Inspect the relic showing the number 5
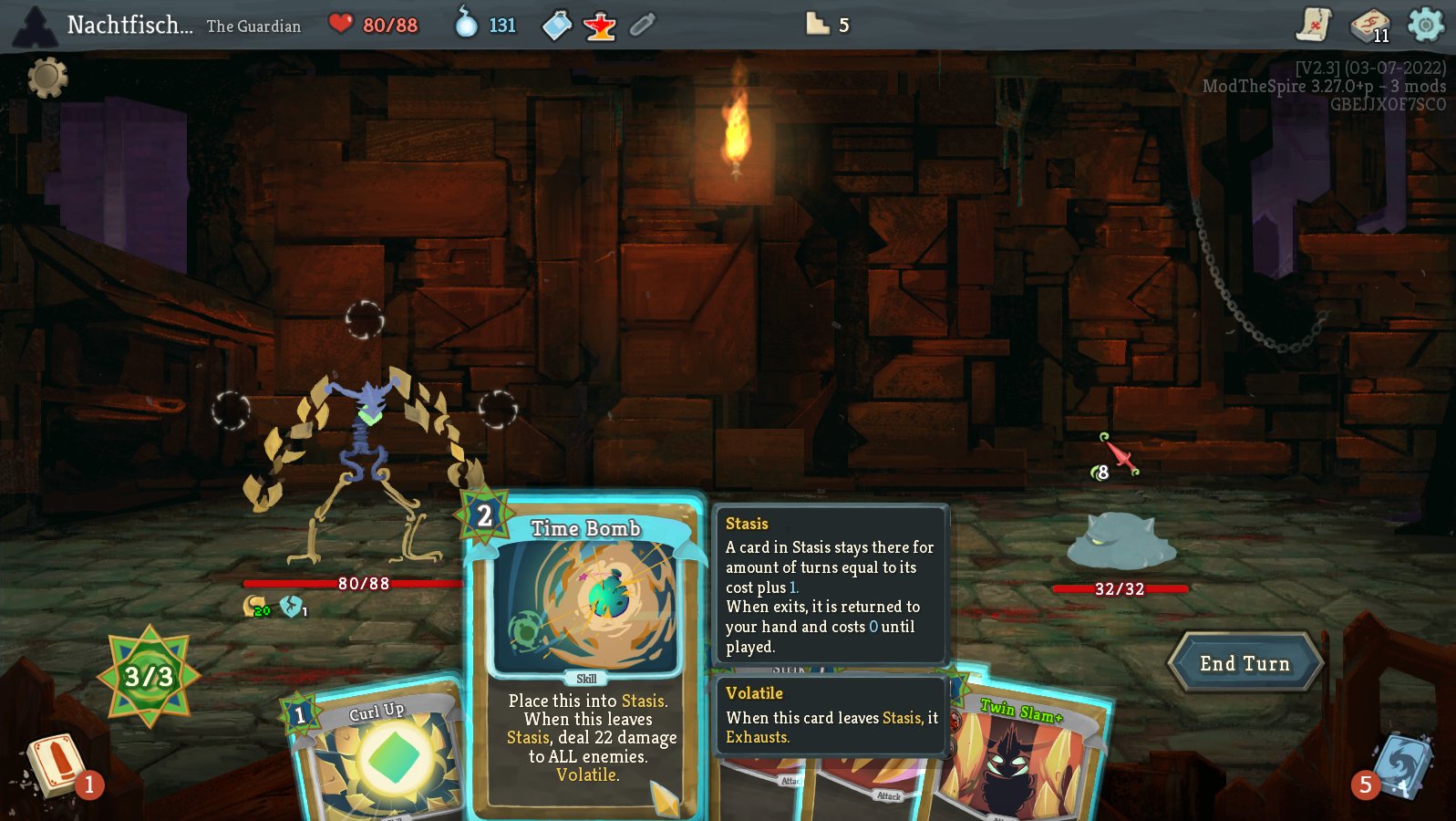Screen dimensions: 1456x821 819,26
